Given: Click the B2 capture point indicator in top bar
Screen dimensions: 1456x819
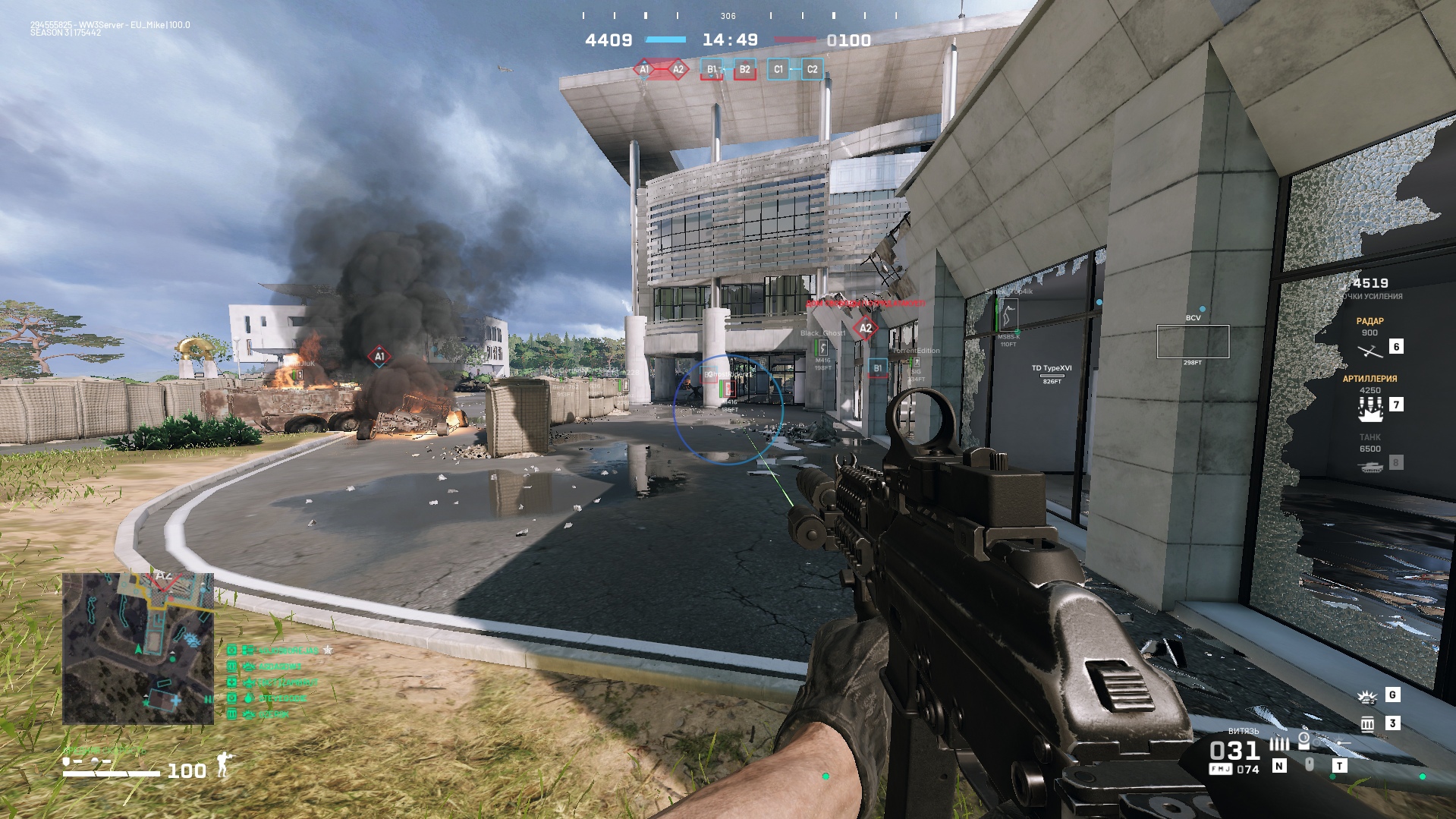Looking at the screenshot, I should point(744,70).
